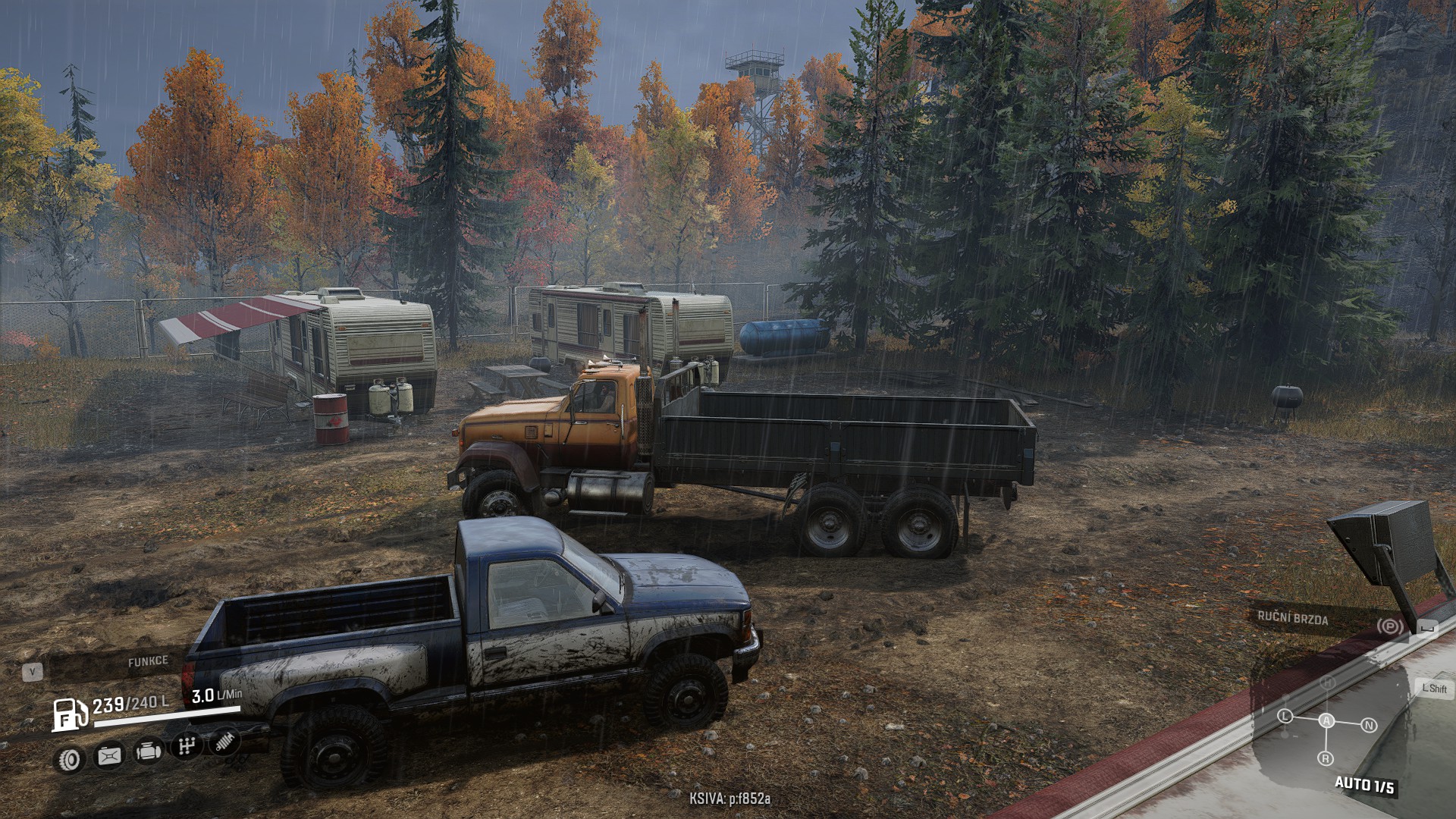This screenshot has width=1456, height=819.
Task: Select the suspension spring icon
Action: (x=224, y=741)
